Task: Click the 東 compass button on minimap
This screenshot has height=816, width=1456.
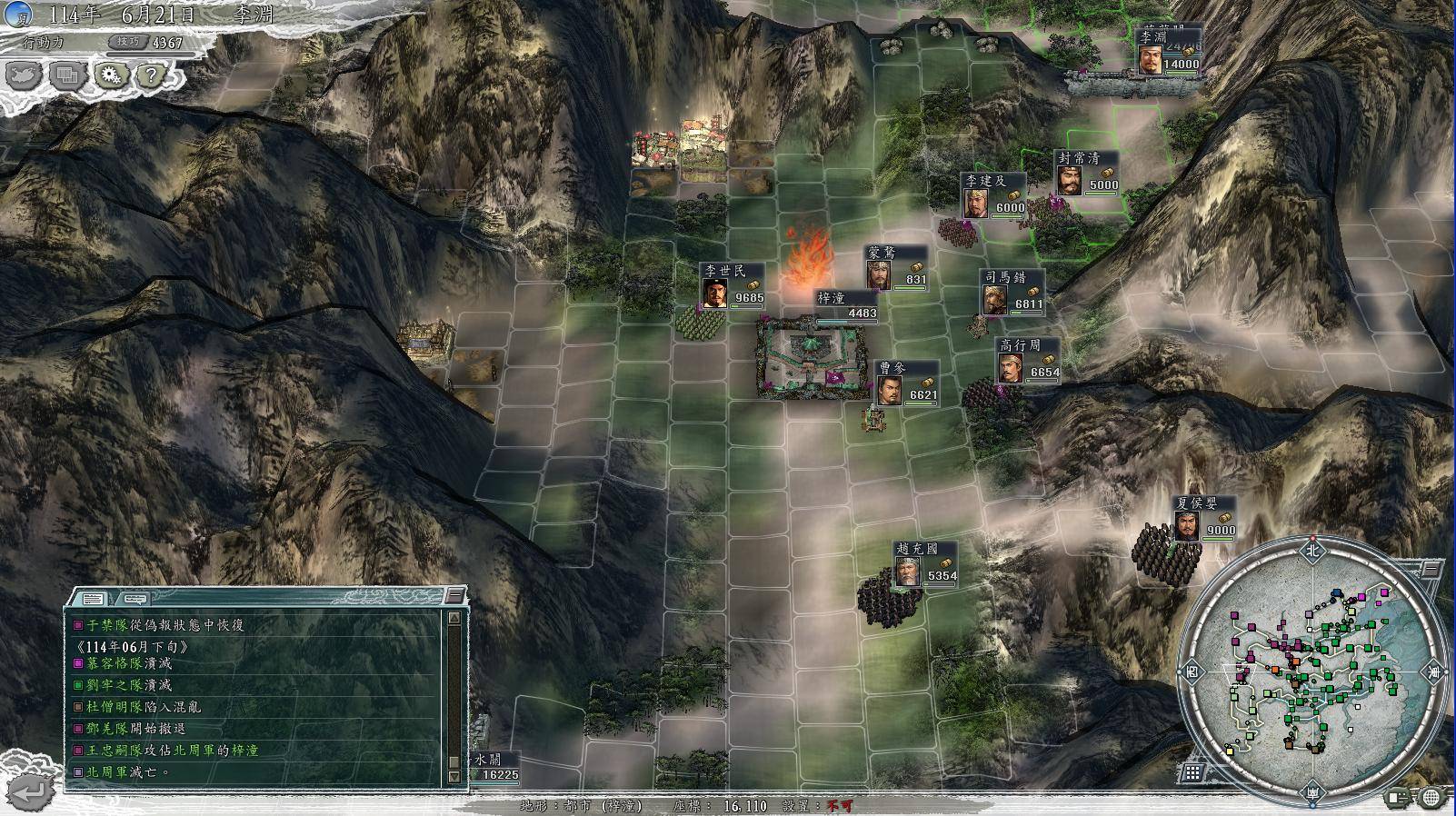Action: click(x=1434, y=673)
